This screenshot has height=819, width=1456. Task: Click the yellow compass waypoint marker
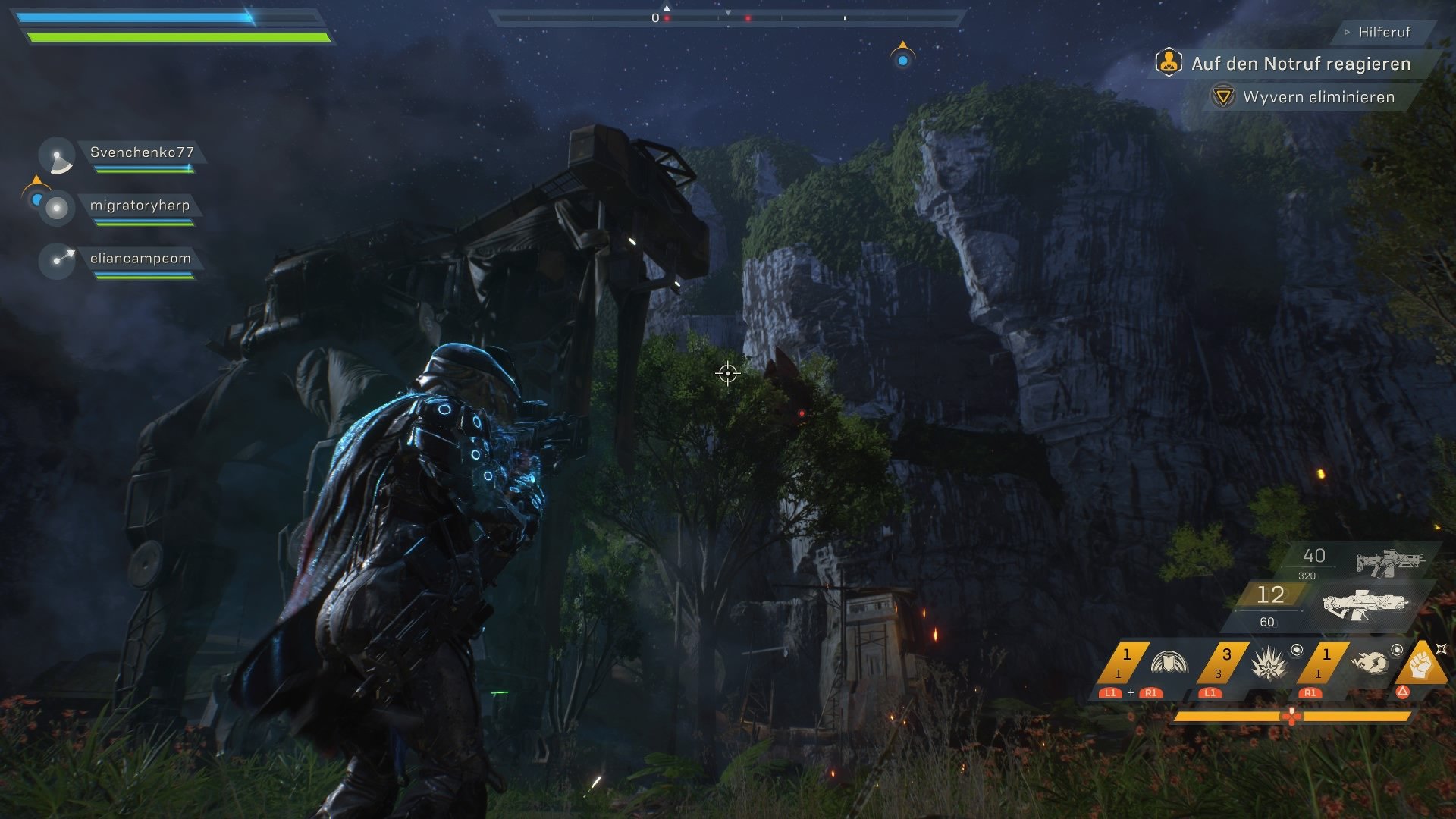[x=903, y=44]
